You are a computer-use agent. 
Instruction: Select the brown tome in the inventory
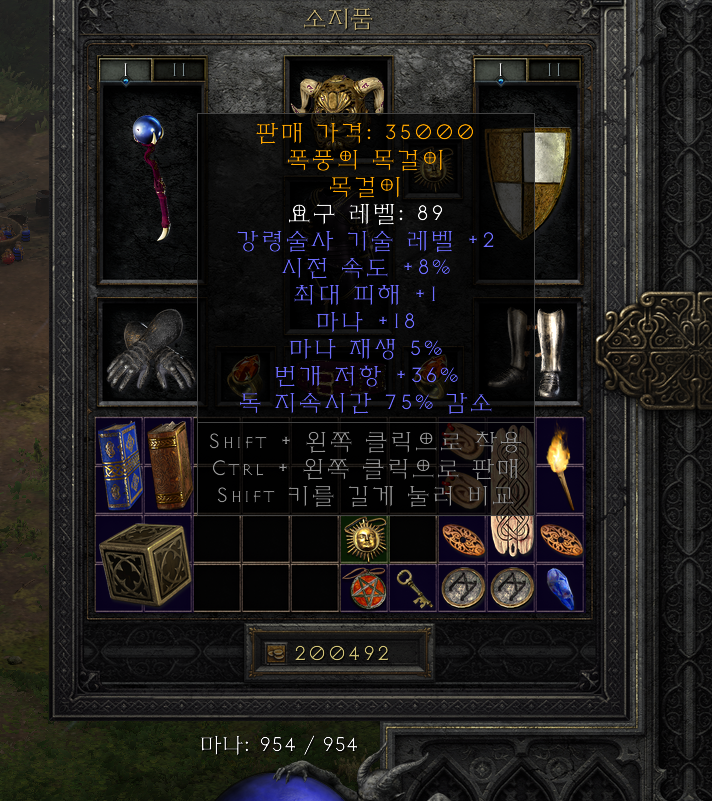pos(167,466)
